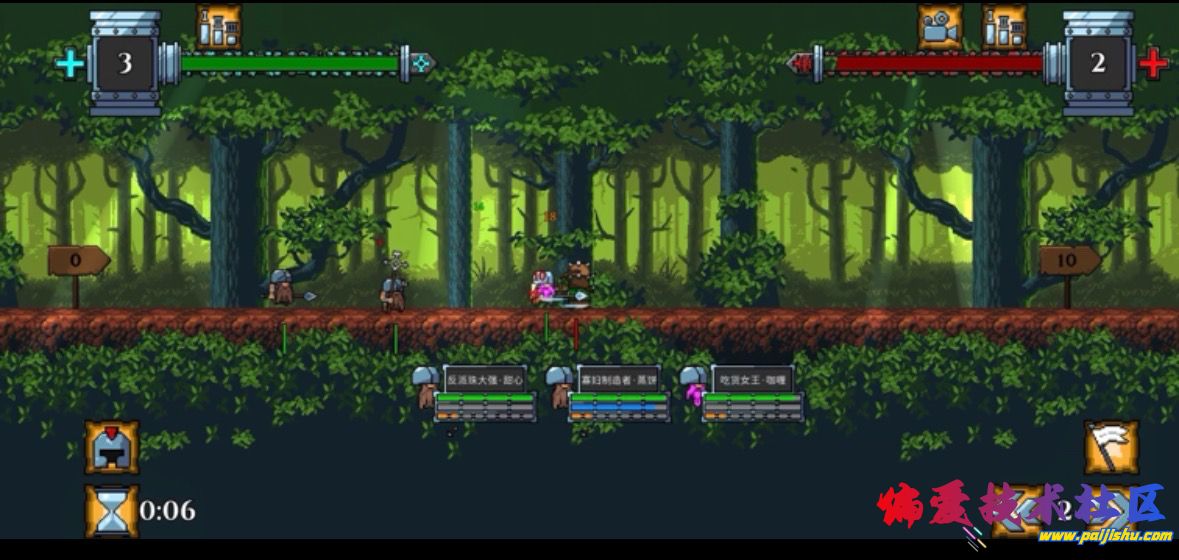Image resolution: width=1179 pixels, height=560 pixels.
Task: Click the camera icon above the red bar
Action: pos(940,27)
